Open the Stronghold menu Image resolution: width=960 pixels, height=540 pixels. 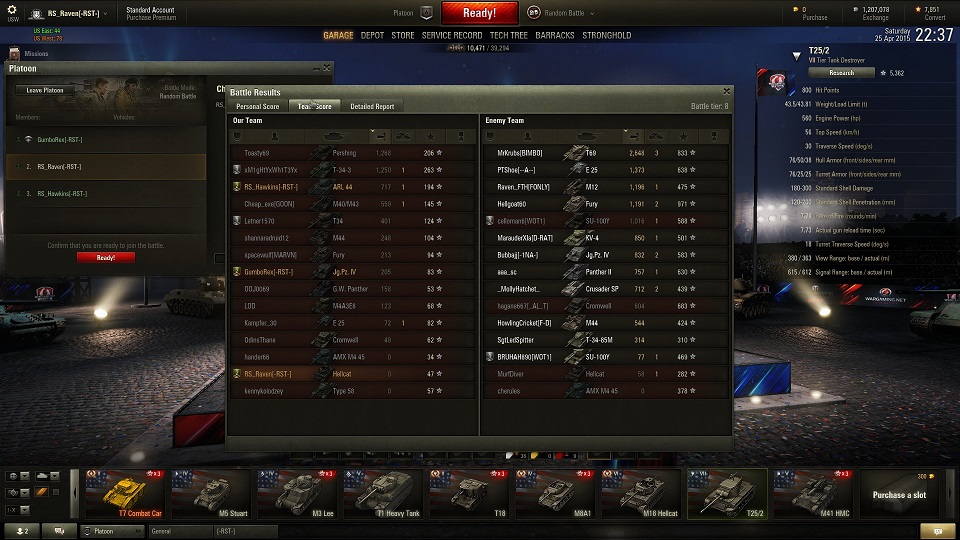pos(607,35)
